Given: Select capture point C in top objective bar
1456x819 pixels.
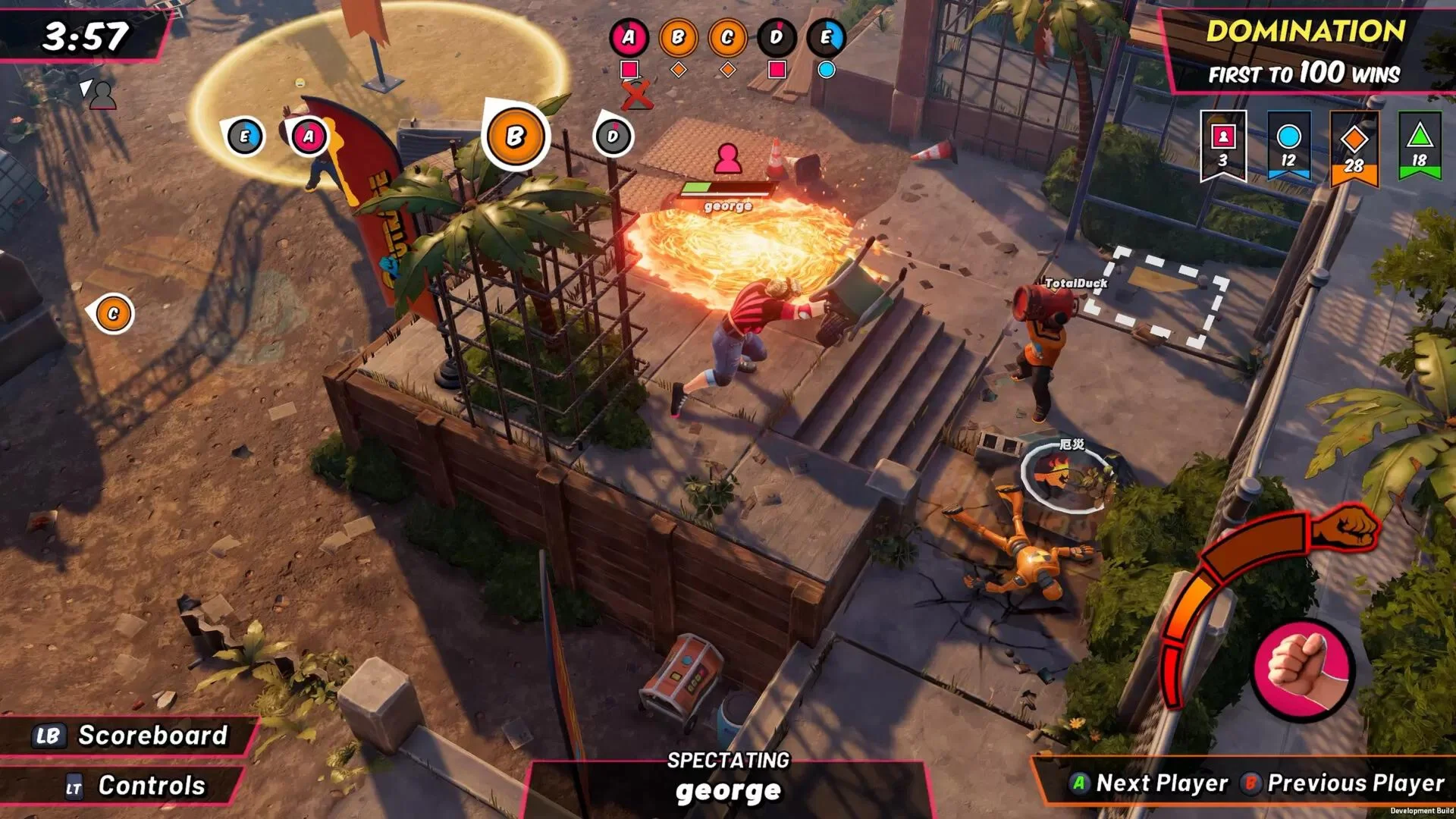Looking at the screenshot, I should 727,37.
